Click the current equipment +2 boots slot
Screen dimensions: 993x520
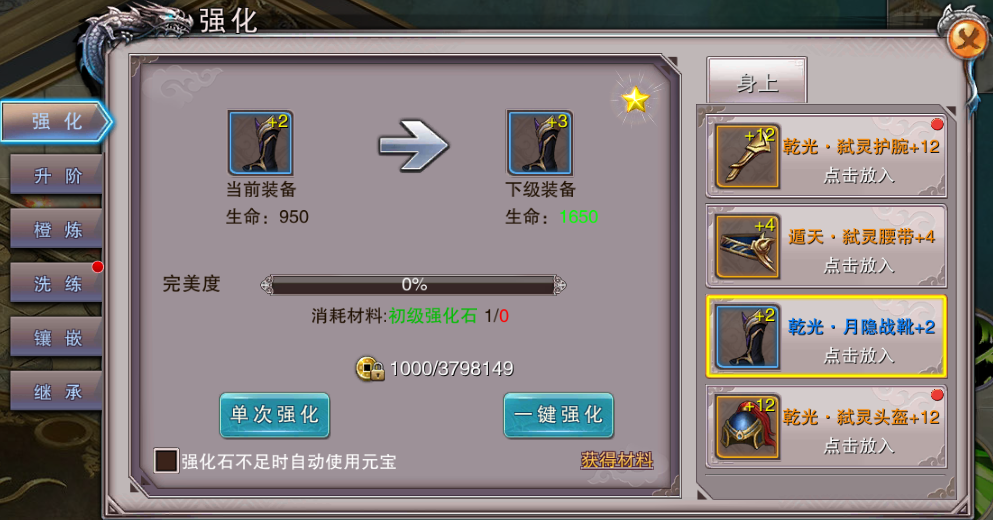click(261, 143)
